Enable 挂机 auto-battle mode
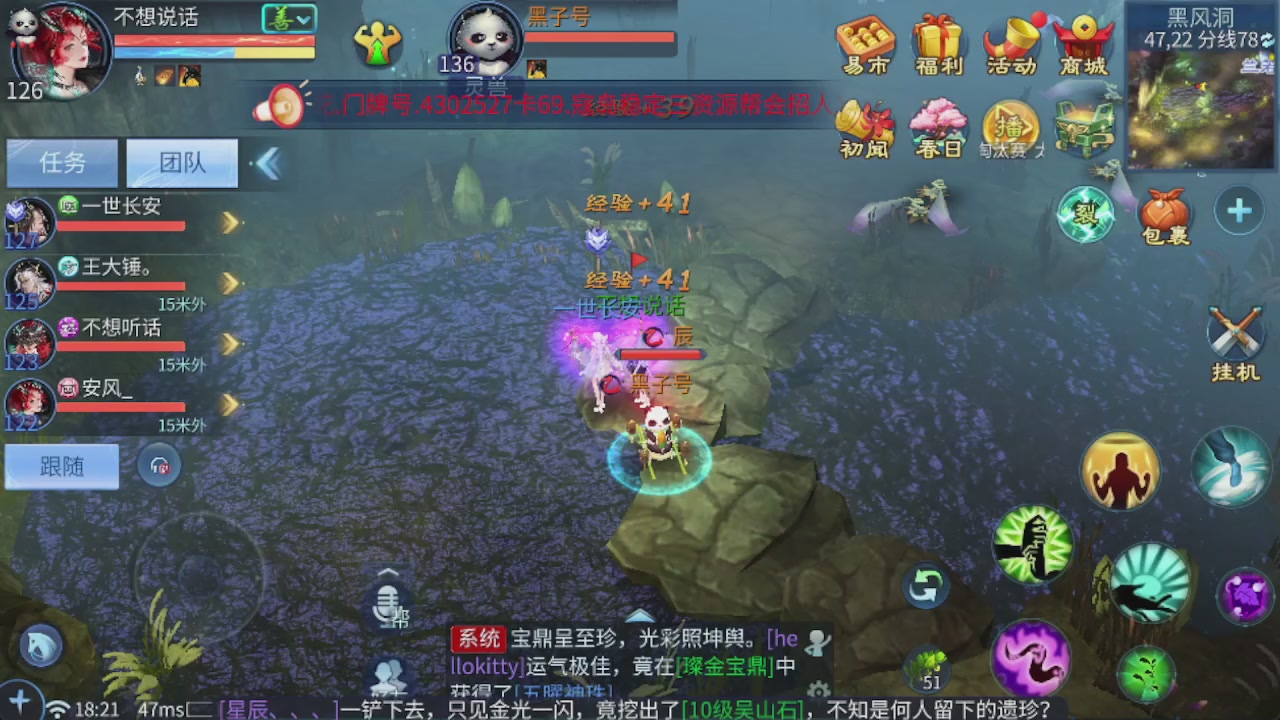This screenshot has width=1280, height=720. [1236, 335]
